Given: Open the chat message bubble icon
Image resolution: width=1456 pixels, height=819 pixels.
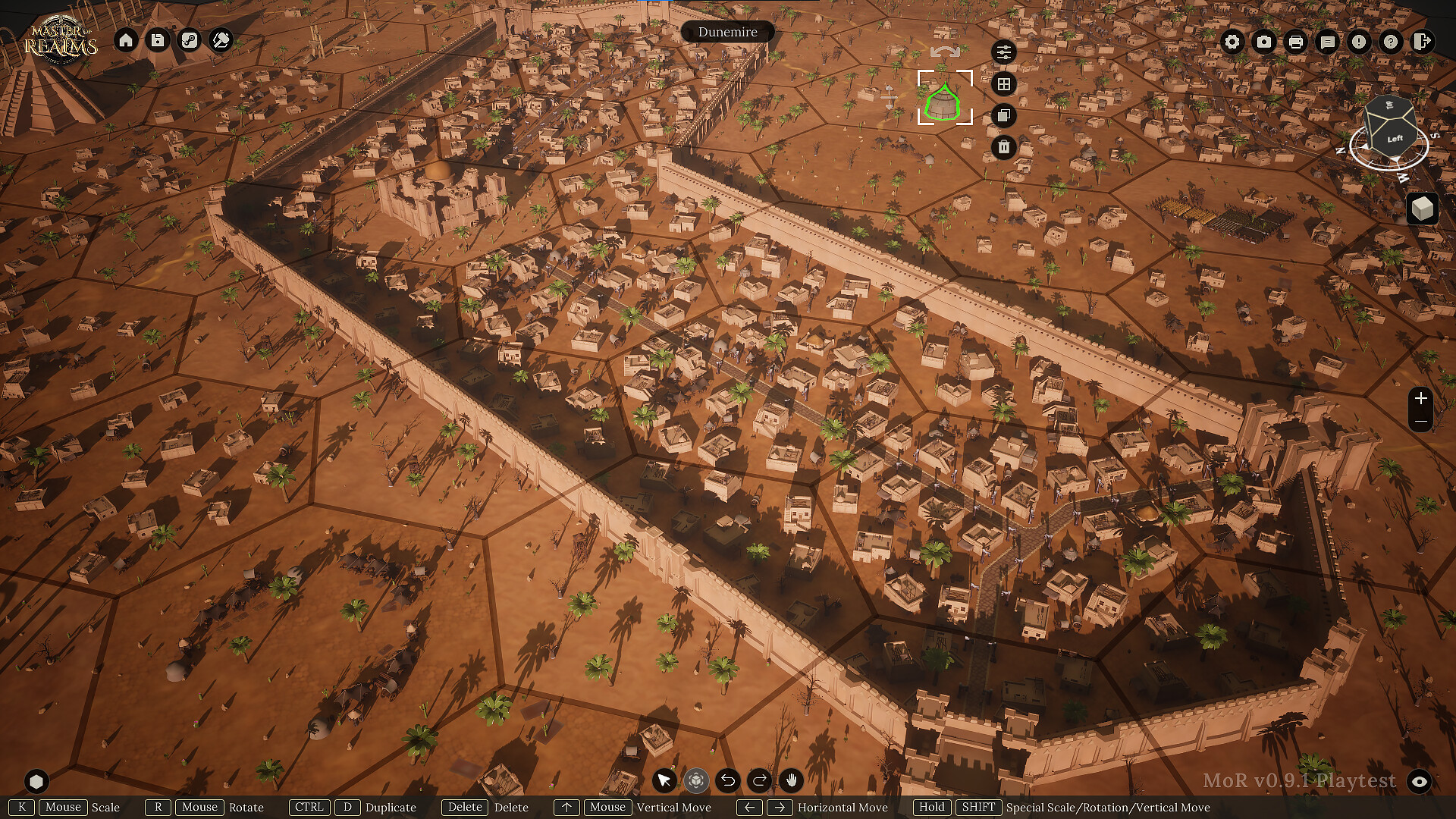Looking at the screenshot, I should click(x=1328, y=42).
